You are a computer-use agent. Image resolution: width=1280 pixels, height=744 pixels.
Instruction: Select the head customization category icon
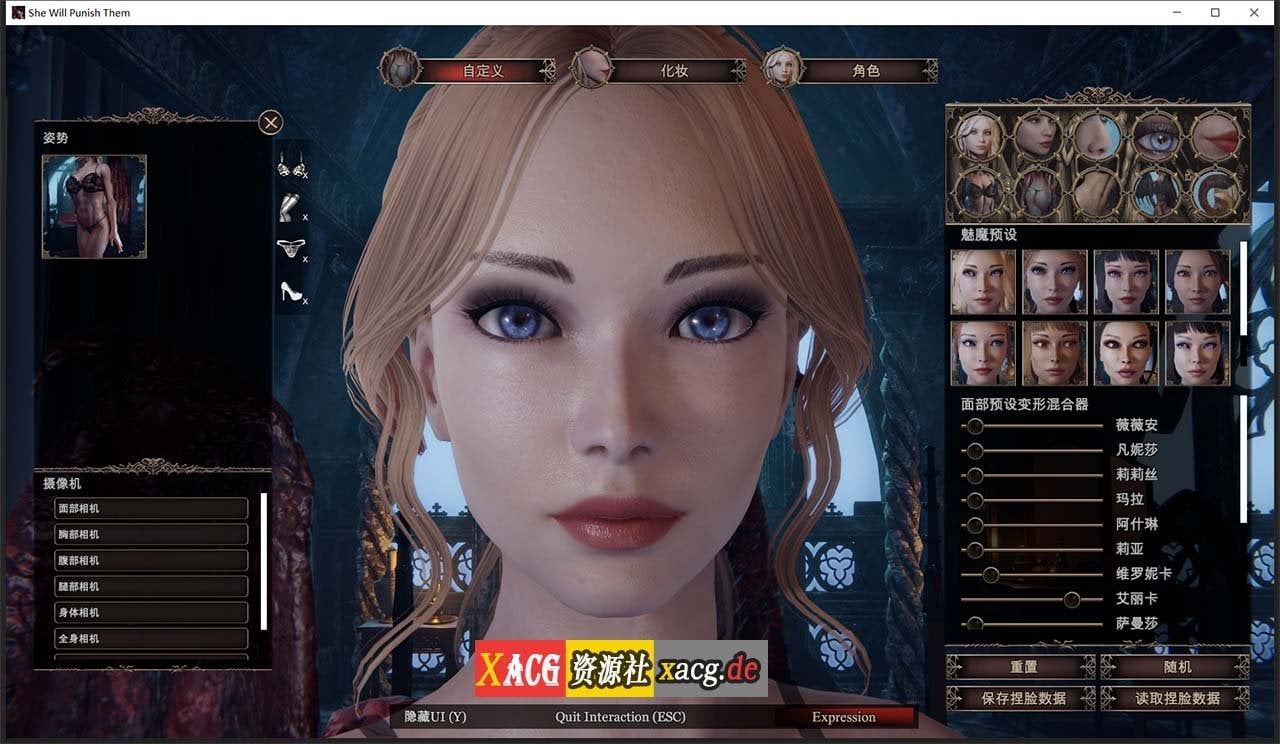click(x=1038, y=137)
